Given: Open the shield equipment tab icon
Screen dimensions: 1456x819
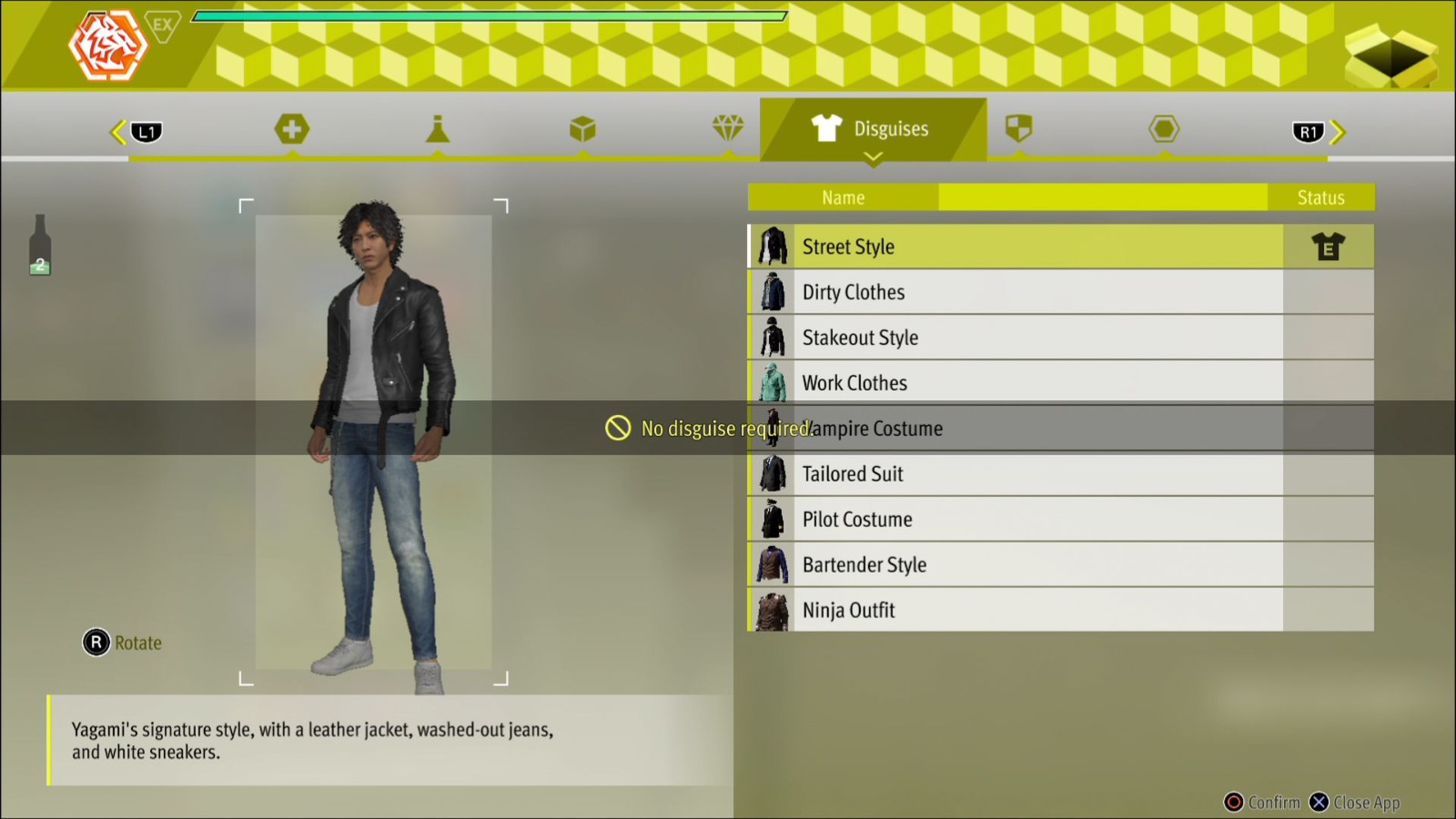Looking at the screenshot, I should coord(1020,128).
